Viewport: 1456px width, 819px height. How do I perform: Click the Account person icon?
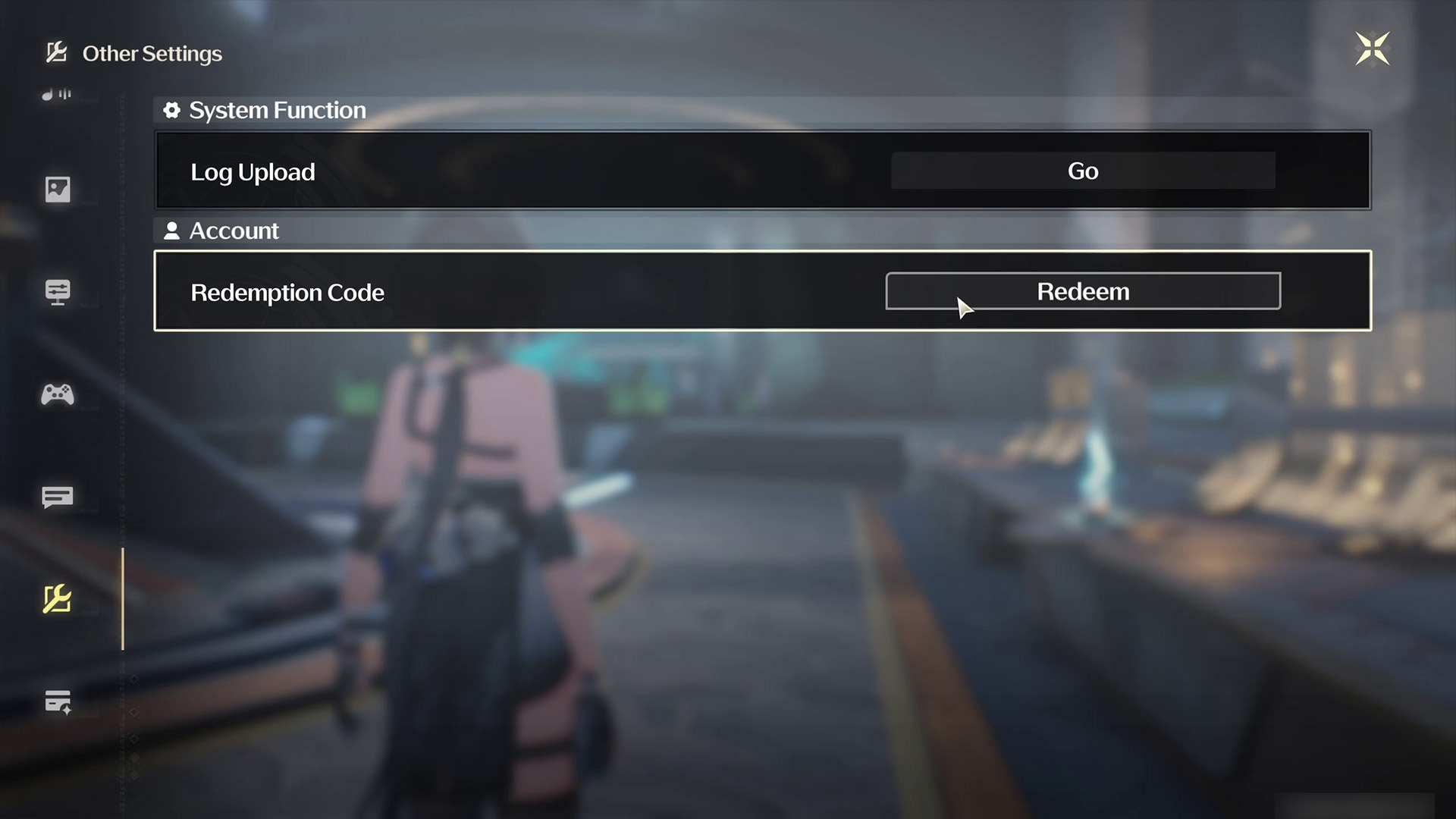(171, 231)
